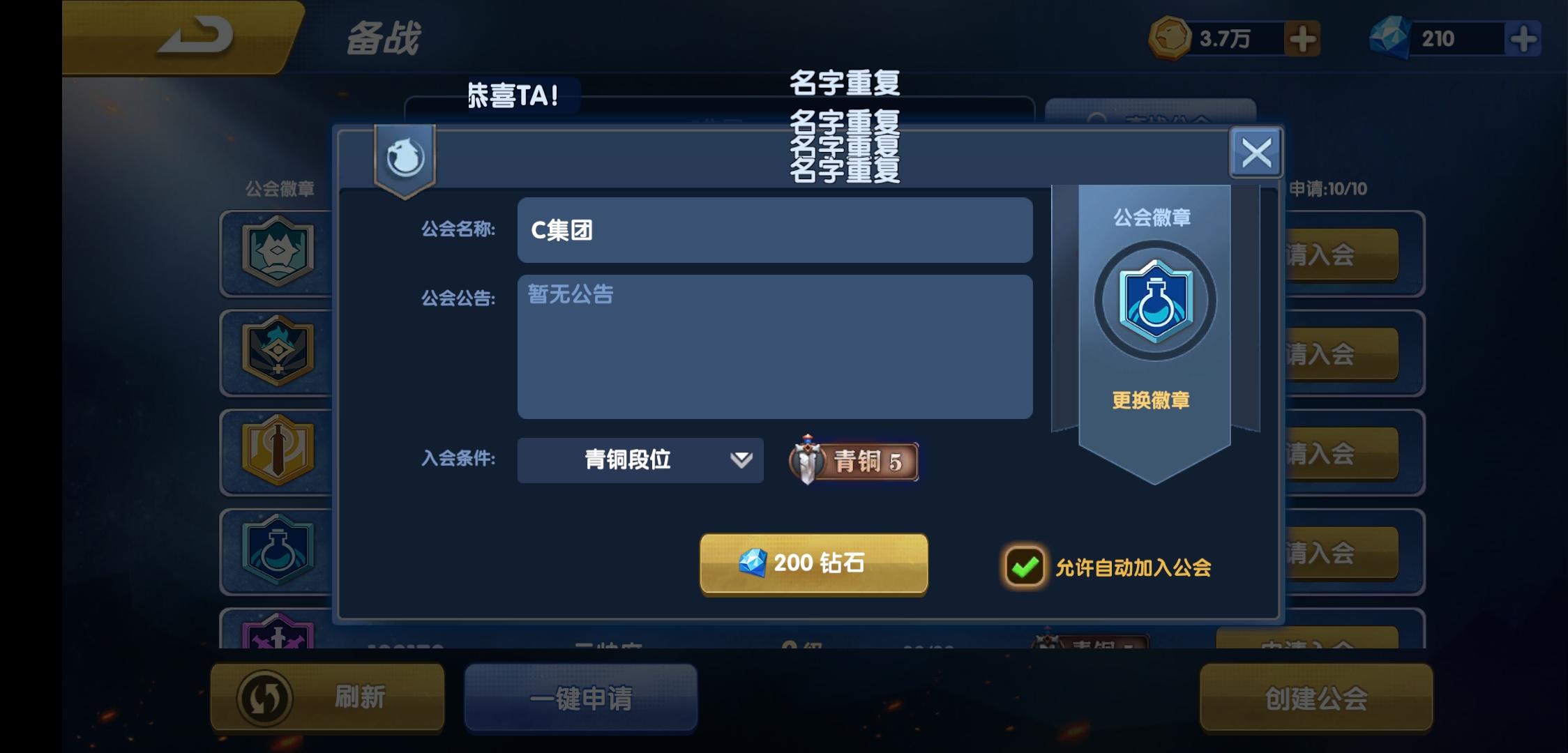Select the potion guild emblem preview
The height and width of the screenshot is (753, 1568).
(x=1152, y=298)
